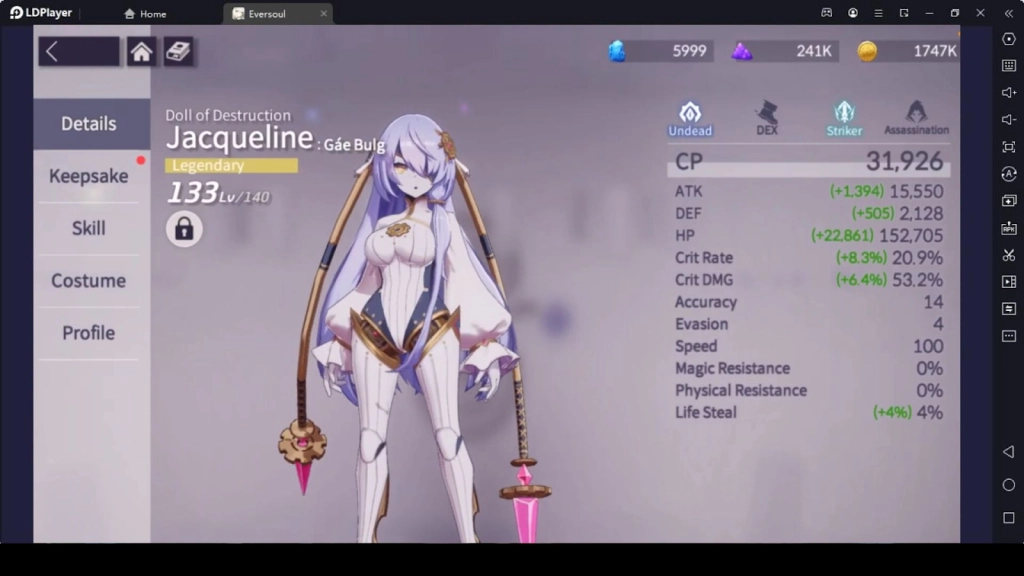
Task: Open the gold coin currency counter
Action: 908,51
